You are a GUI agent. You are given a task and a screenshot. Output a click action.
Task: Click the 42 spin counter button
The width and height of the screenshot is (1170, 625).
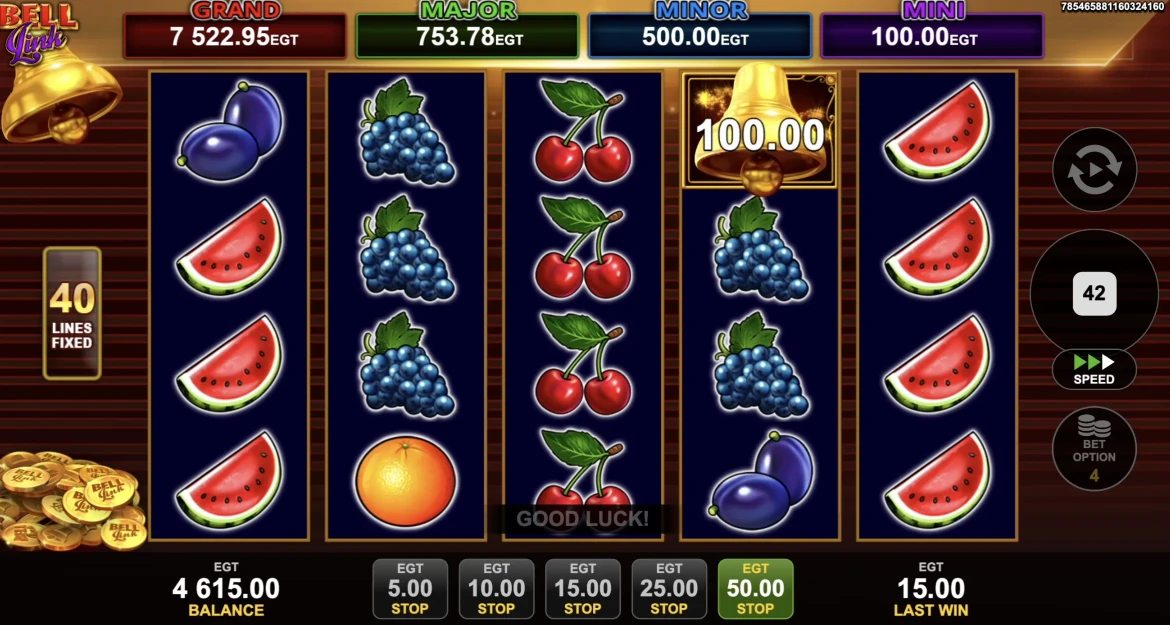pyautogui.click(x=1094, y=294)
